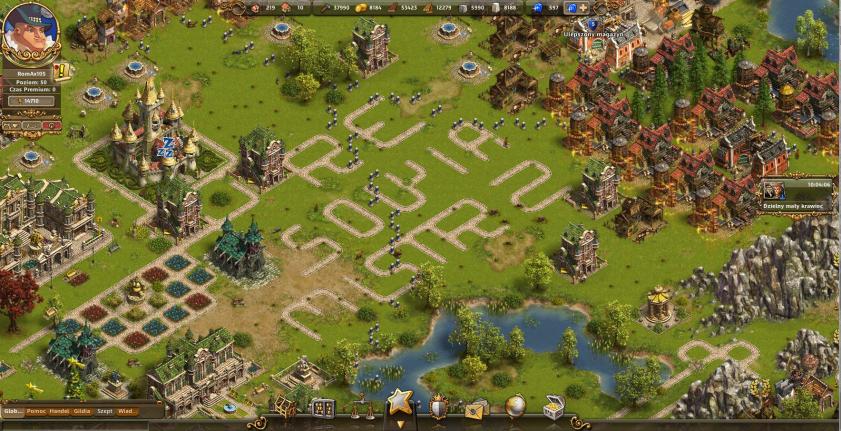
Task: Switch to the Glob chat tab
Action: pyautogui.click(x=12, y=411)
